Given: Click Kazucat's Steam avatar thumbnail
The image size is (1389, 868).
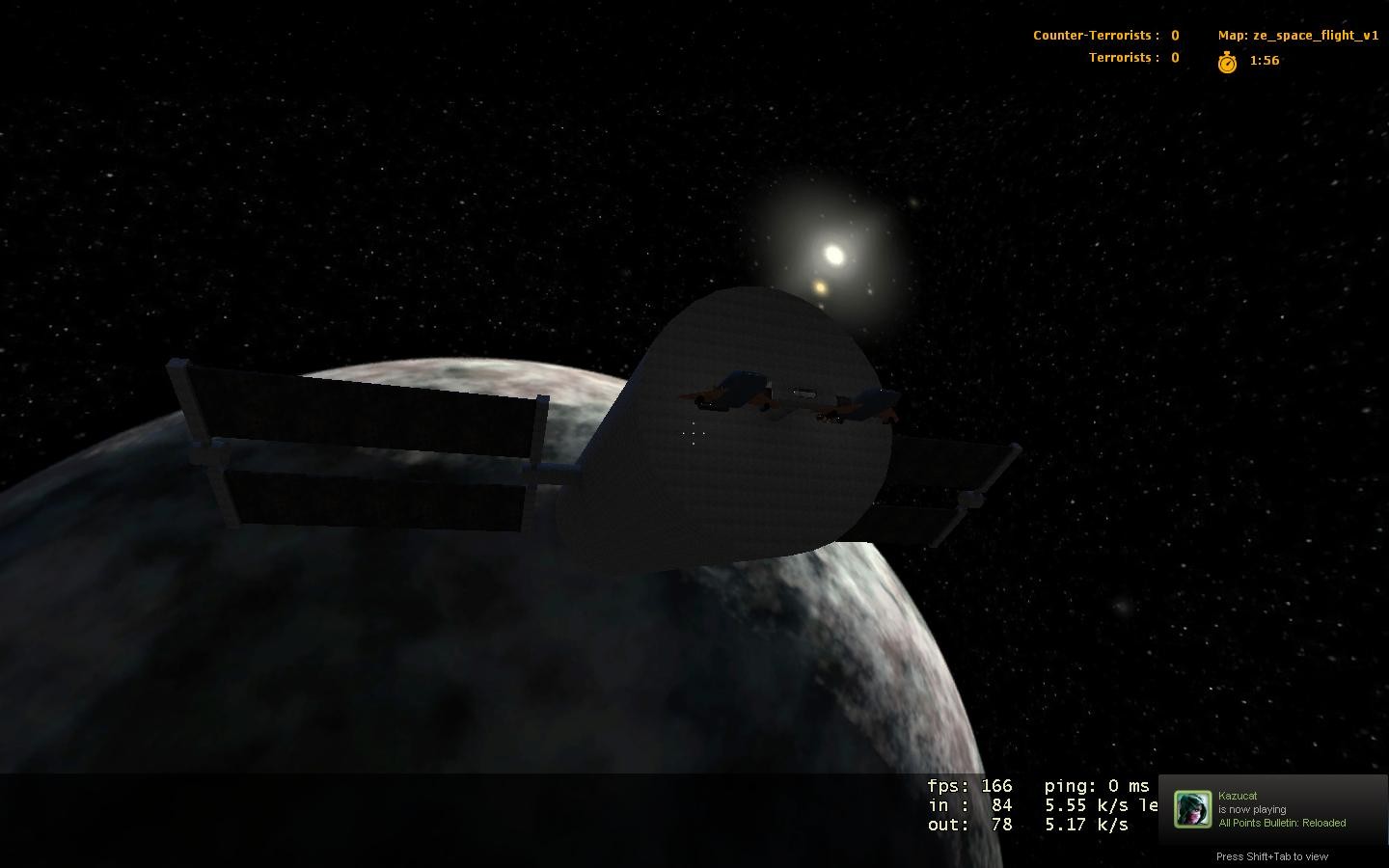Looking at the screenshot, I should point(1193,810).
